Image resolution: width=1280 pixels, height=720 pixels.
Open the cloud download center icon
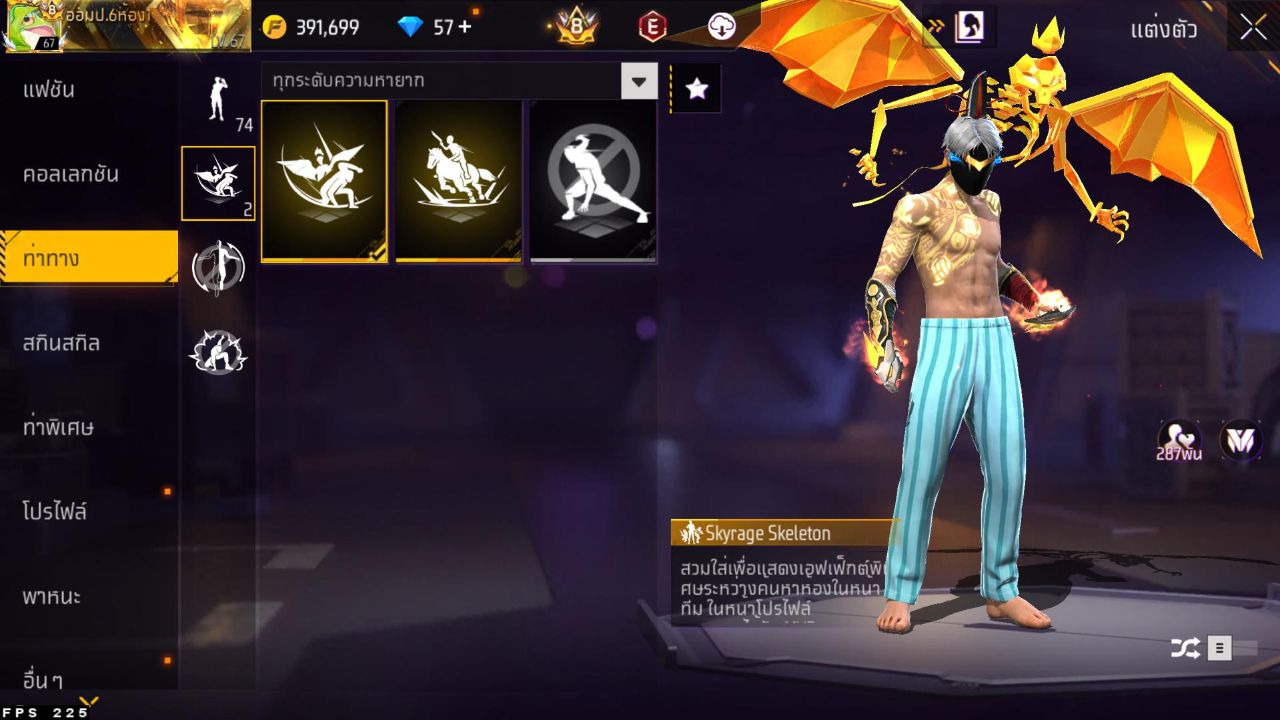[x=723, y=27]
